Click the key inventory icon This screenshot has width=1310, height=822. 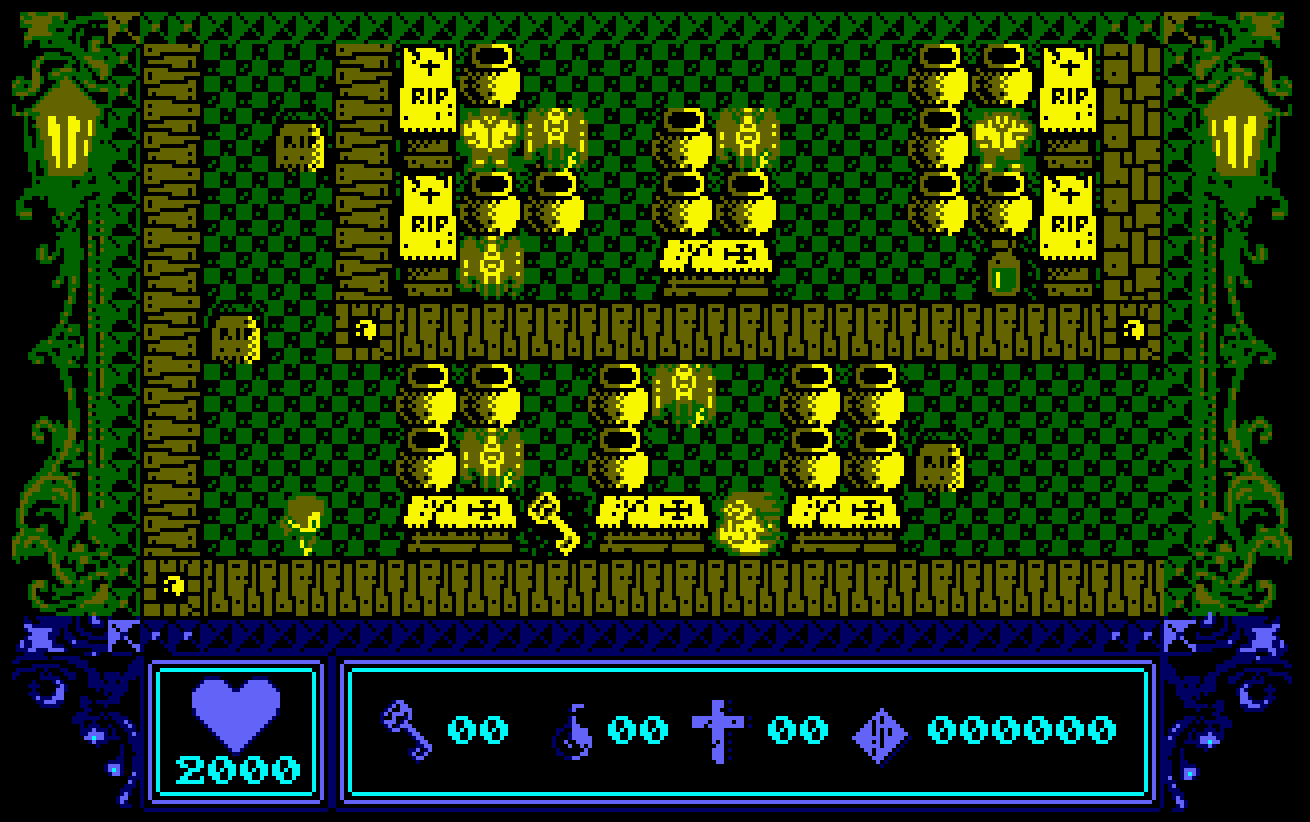(x=409, y=729)
